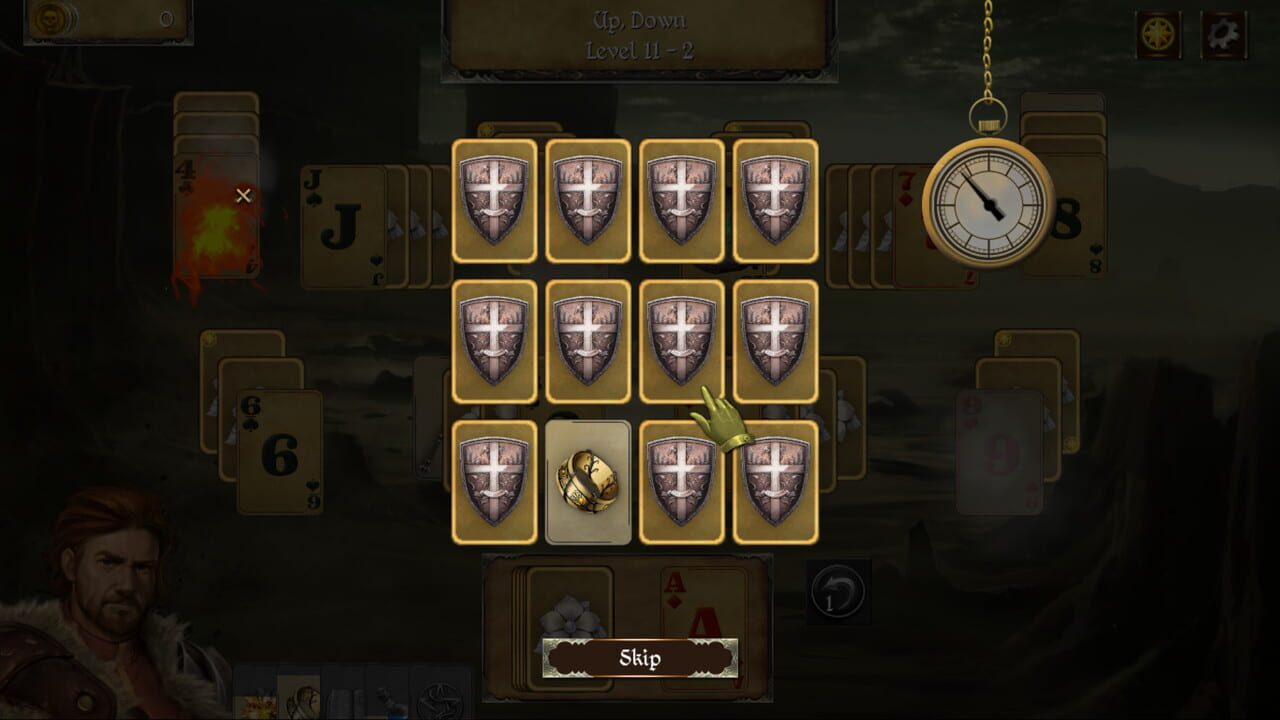
Task: Open the spellbook bonus icon
Action: click(x=343, y=700)
